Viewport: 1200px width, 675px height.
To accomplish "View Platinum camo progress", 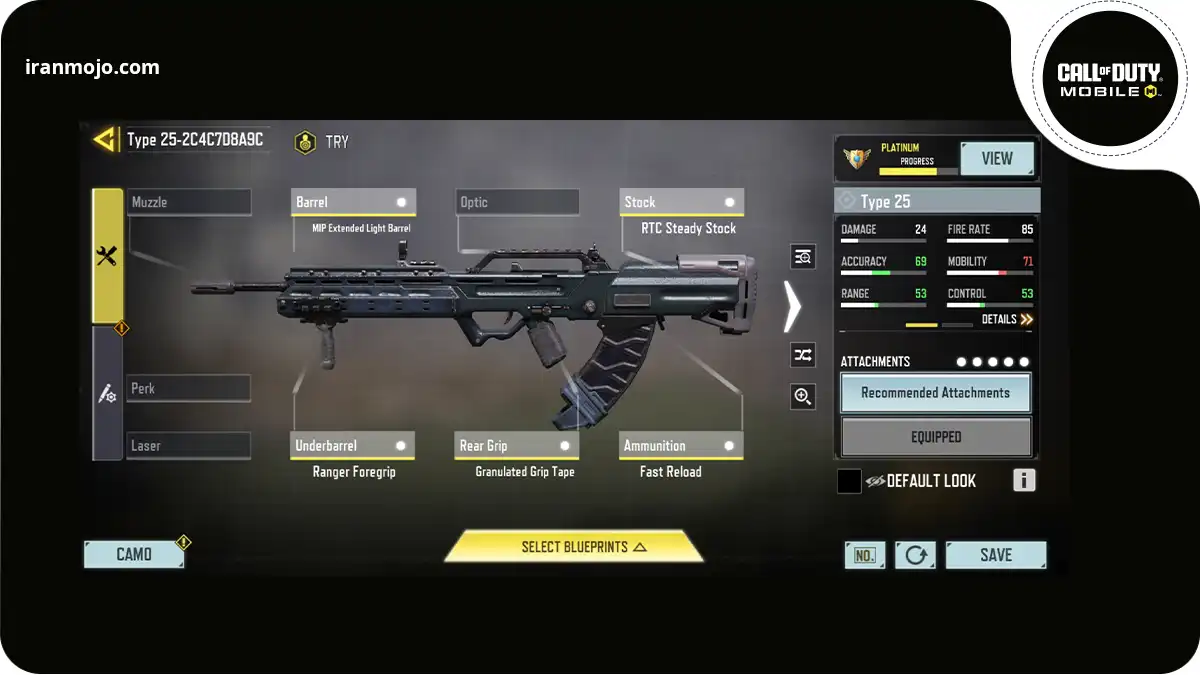I will click(x=996, y=159).
